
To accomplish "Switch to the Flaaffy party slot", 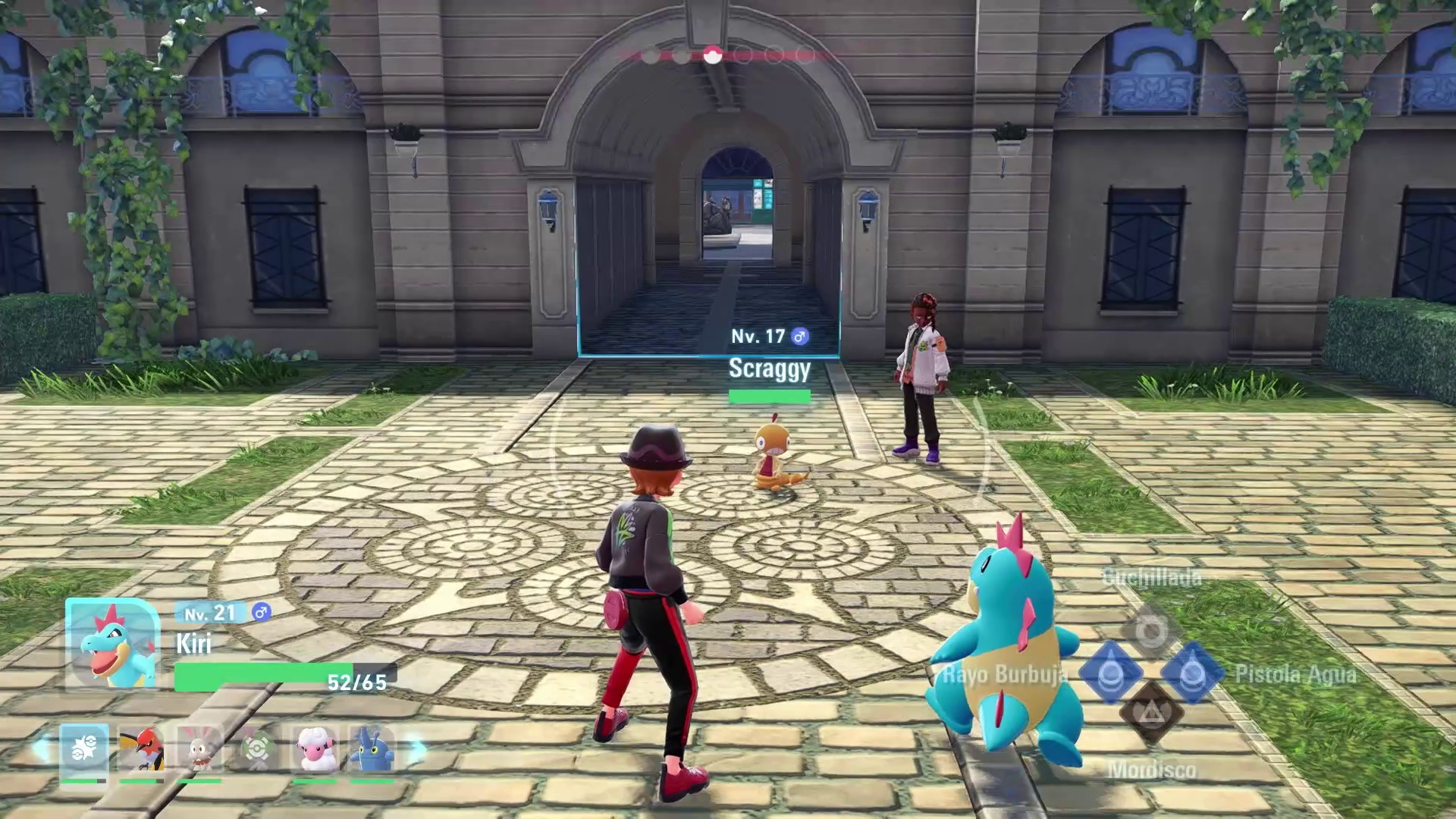I will [x=315, y=749].
